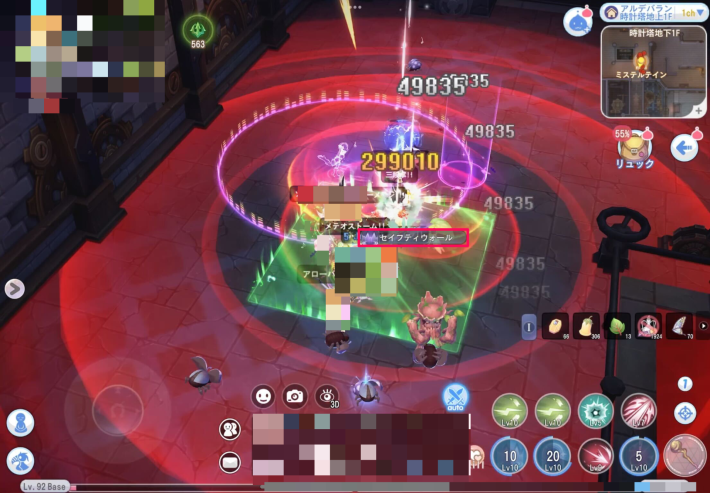Tap the blue Poring mascot icon
The image size is (710, 493).
point(576,22)
